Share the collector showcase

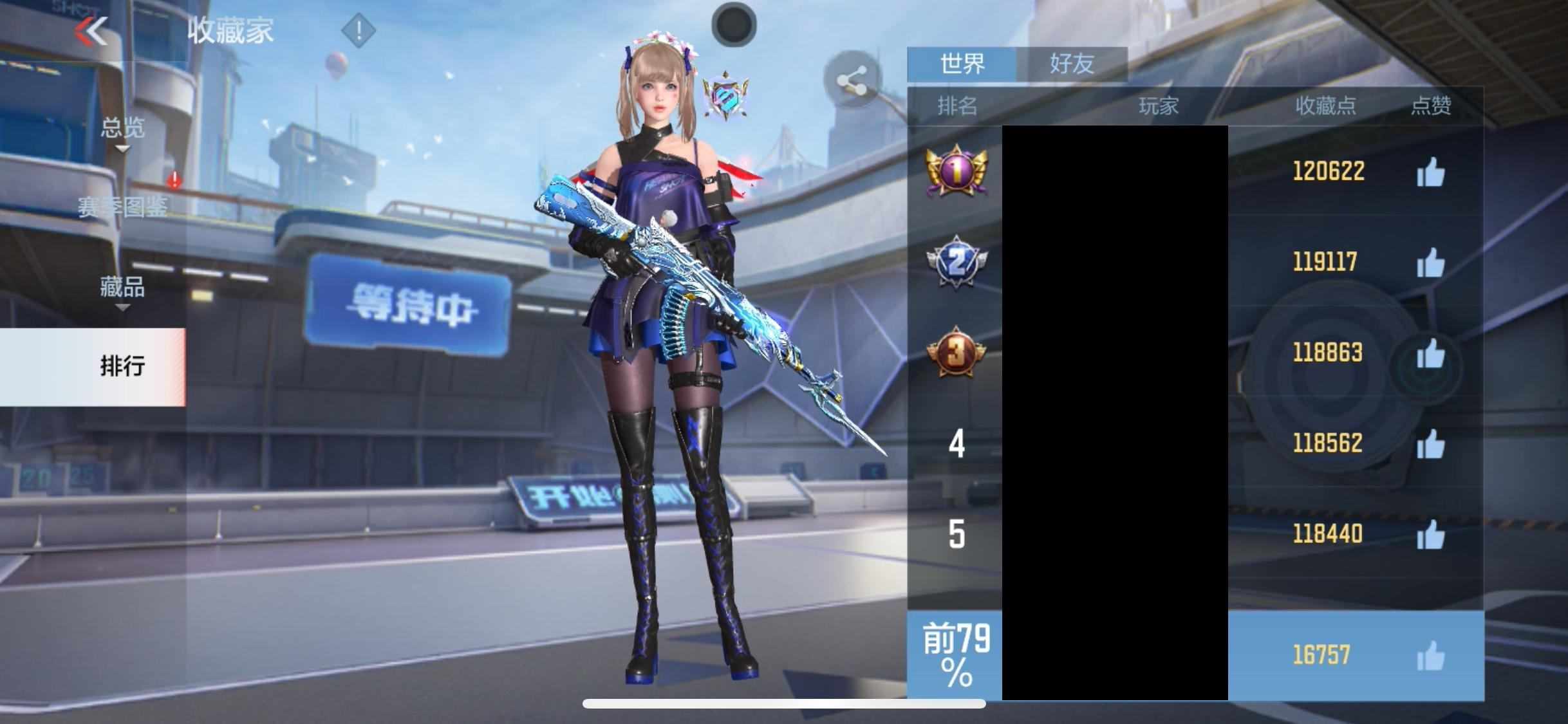click(x=852, y=82)
